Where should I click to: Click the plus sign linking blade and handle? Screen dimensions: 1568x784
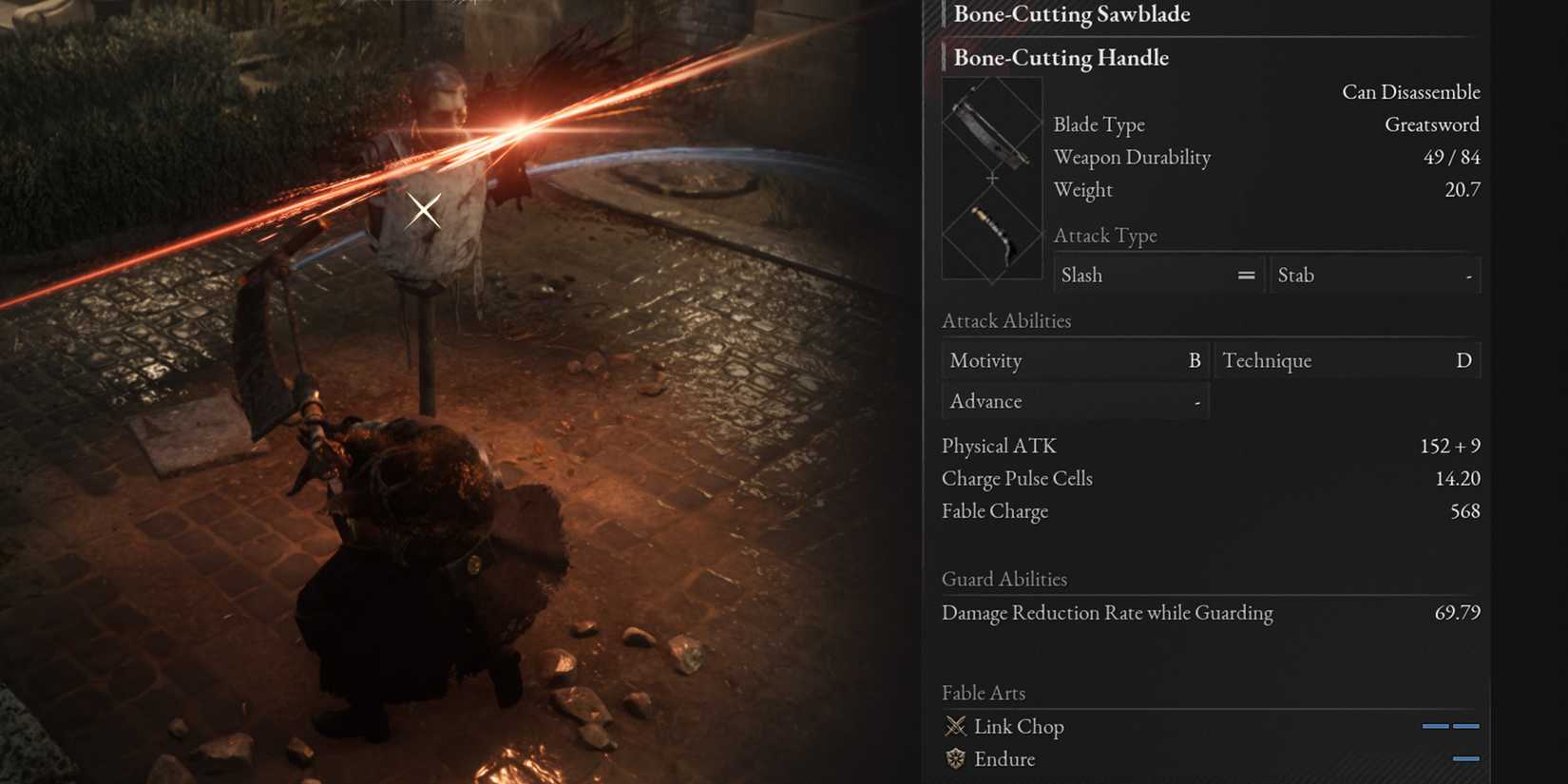point(992,178)
